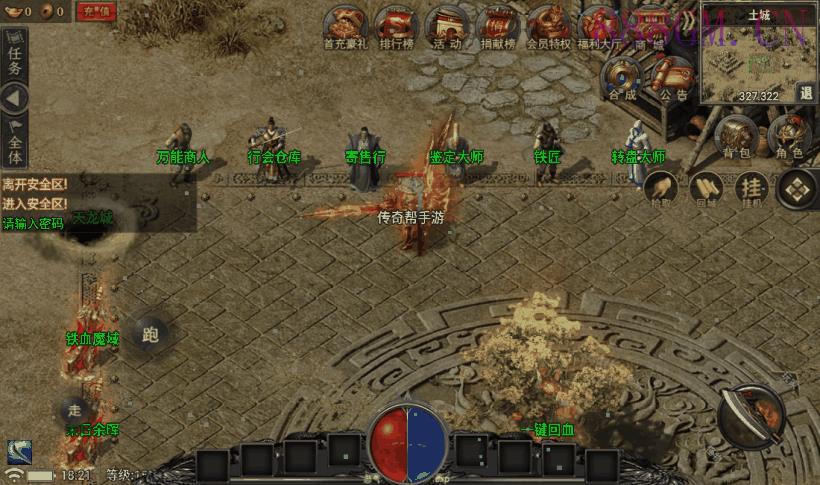Open the 角色 character sheet
Image resolution: width=820 pixels, height=485 pixels.
click(789, 135)
